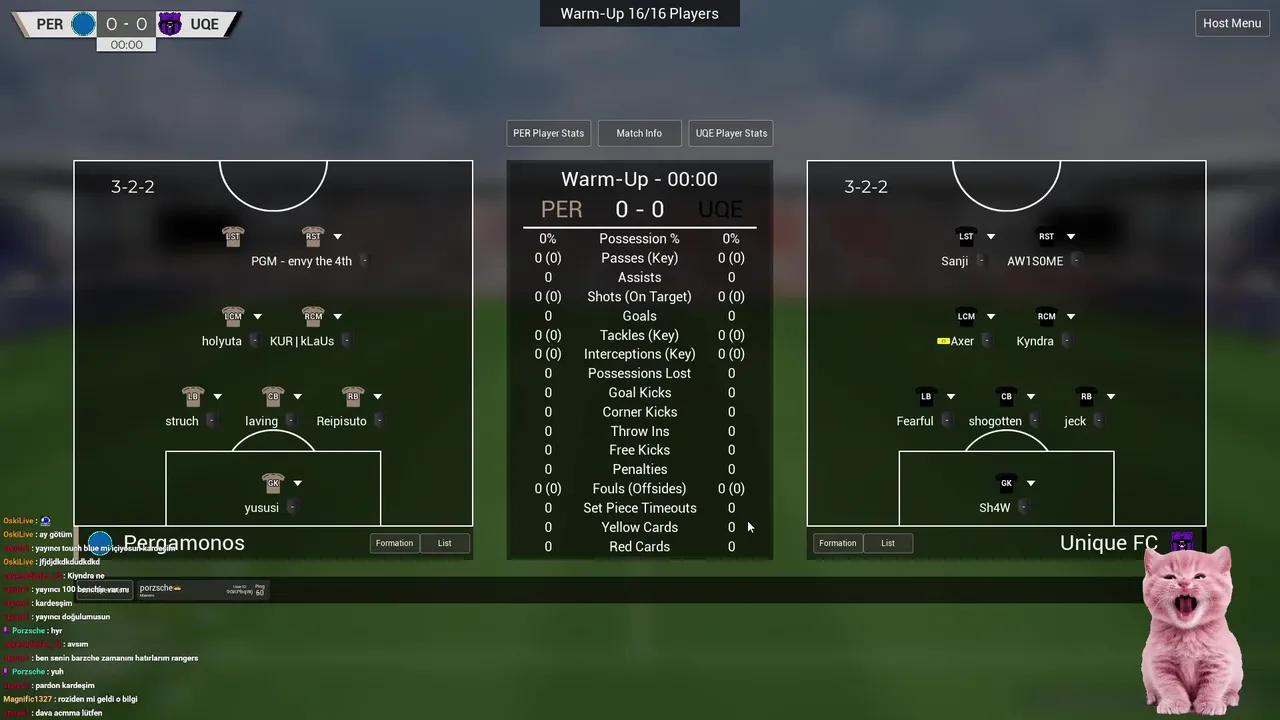1280x720 pixels.
Task: Select Pergamonos goalkeeper yususi's shirt
Action: (273, 483)
